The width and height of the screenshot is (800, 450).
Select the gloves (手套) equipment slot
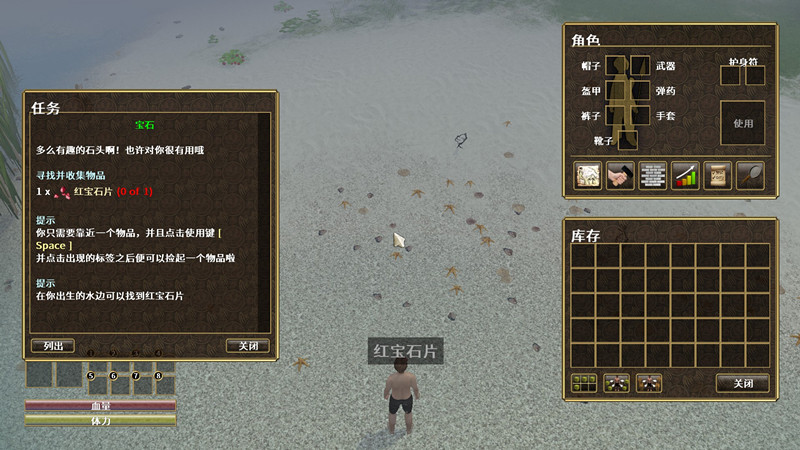coord(641,116)
